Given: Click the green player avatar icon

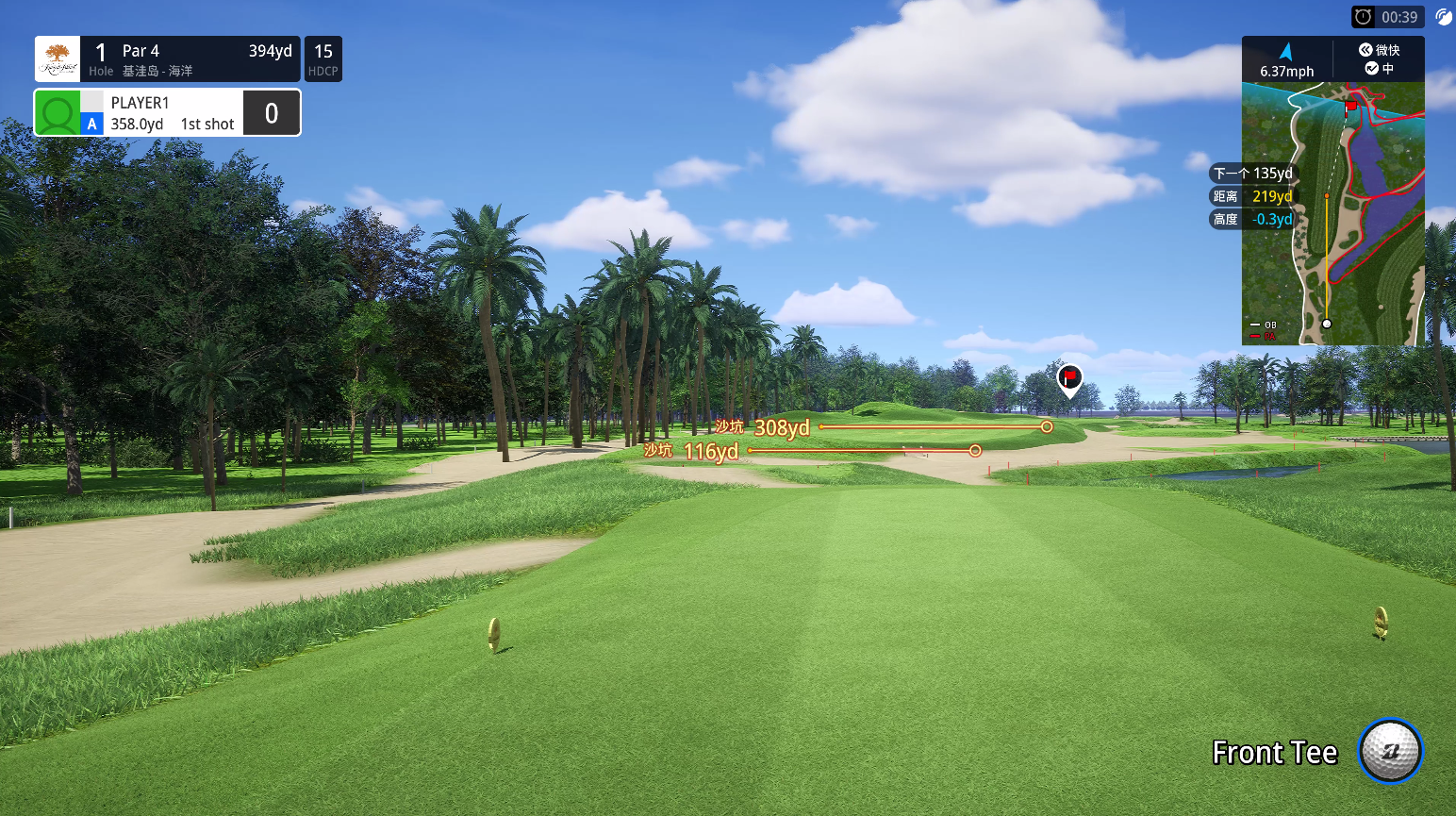Looking at the screenshot, I should pyautogui.click(x=58, y=113).
